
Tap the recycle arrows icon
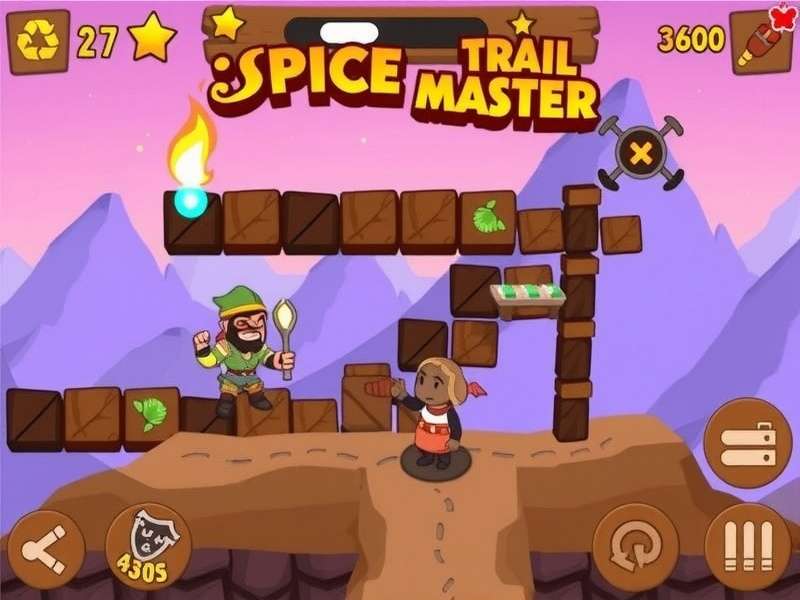[x=38, y=41]
